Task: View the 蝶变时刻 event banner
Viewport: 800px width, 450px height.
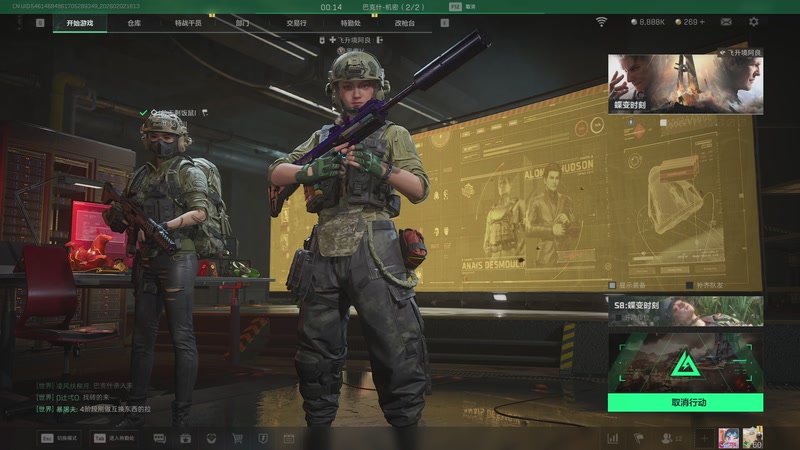Action: click(x=685, y=84)
